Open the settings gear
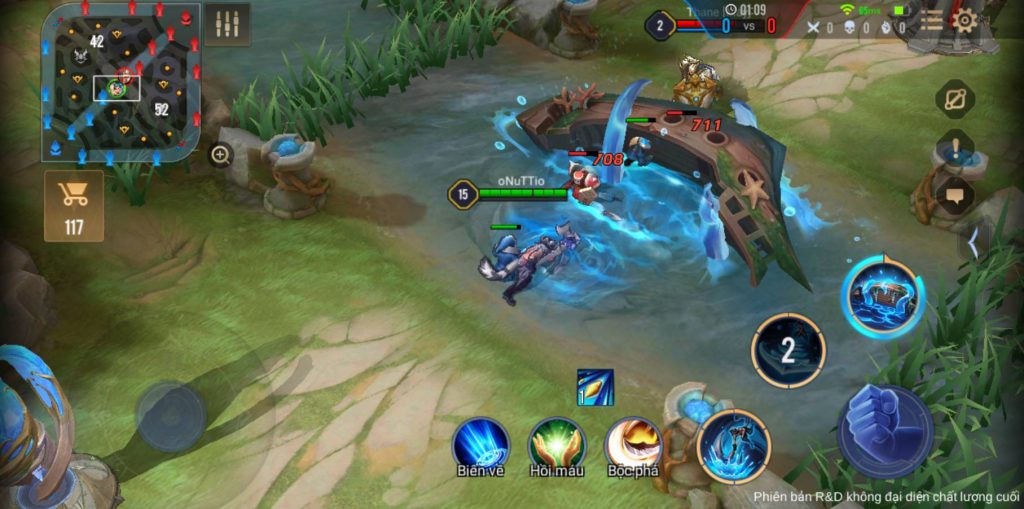The width and height of the screenshot is (1024, 509). [x=964, y=21]
